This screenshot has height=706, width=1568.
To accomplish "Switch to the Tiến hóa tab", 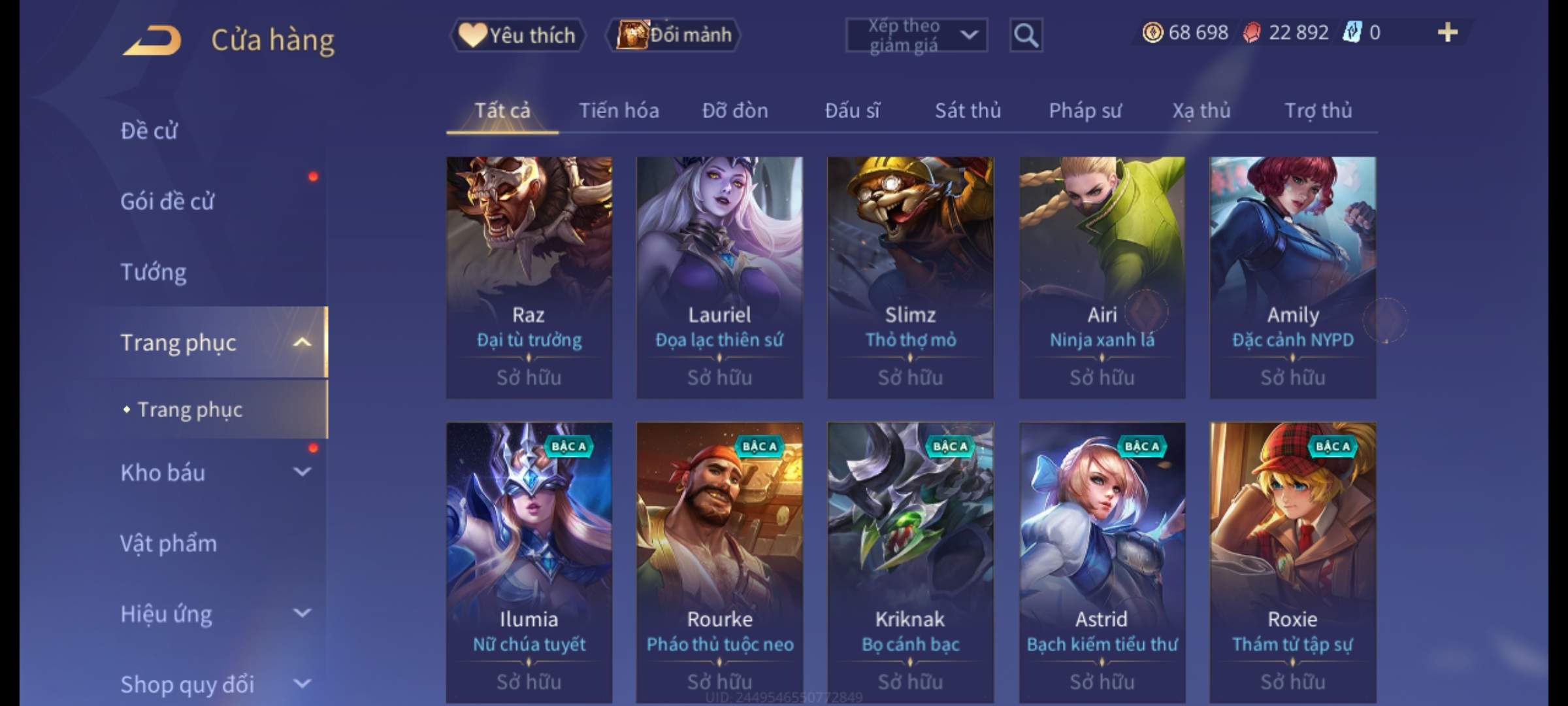I will (x=619, y=110).
